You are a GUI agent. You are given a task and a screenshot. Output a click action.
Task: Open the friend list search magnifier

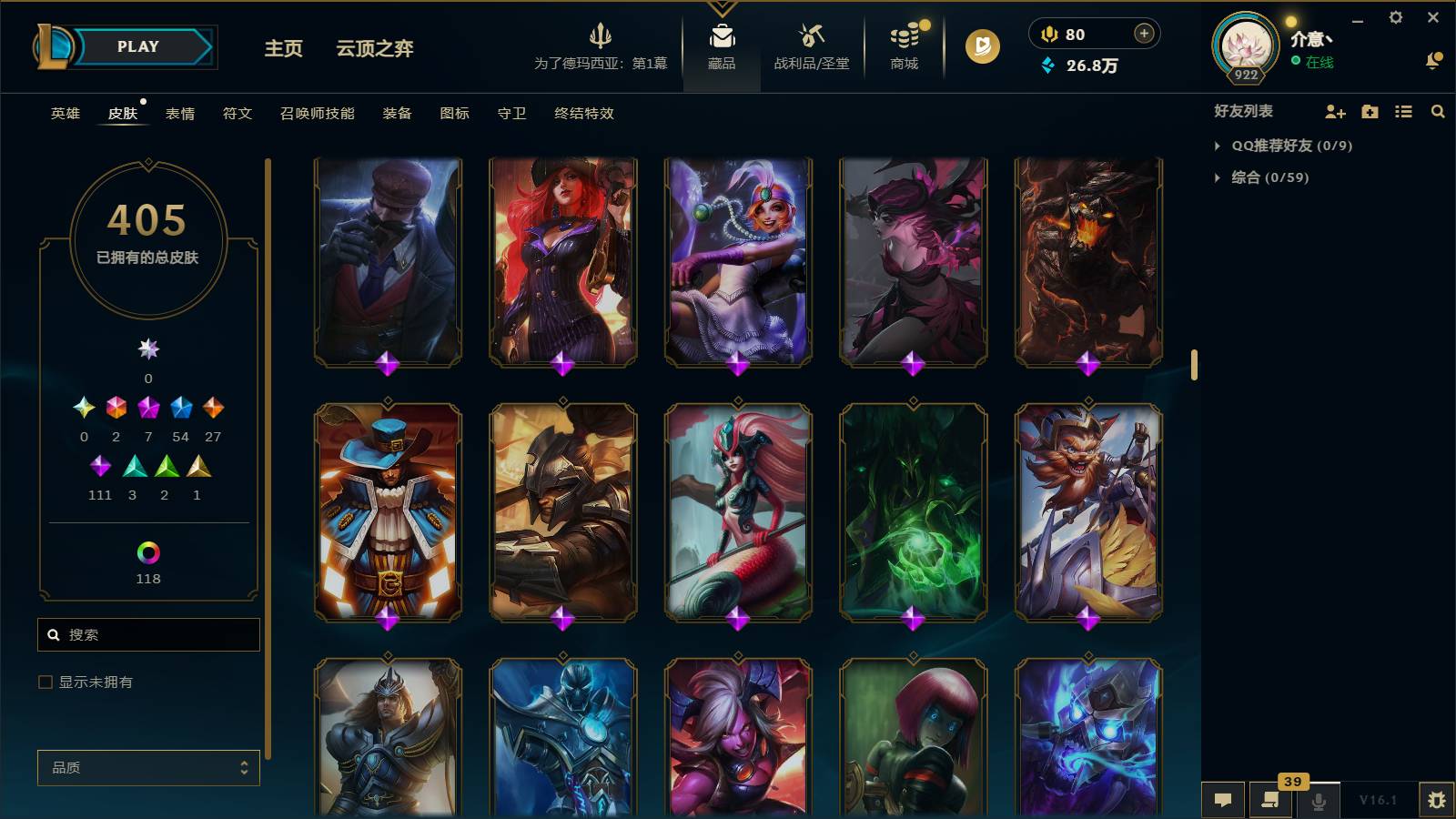1438,112
